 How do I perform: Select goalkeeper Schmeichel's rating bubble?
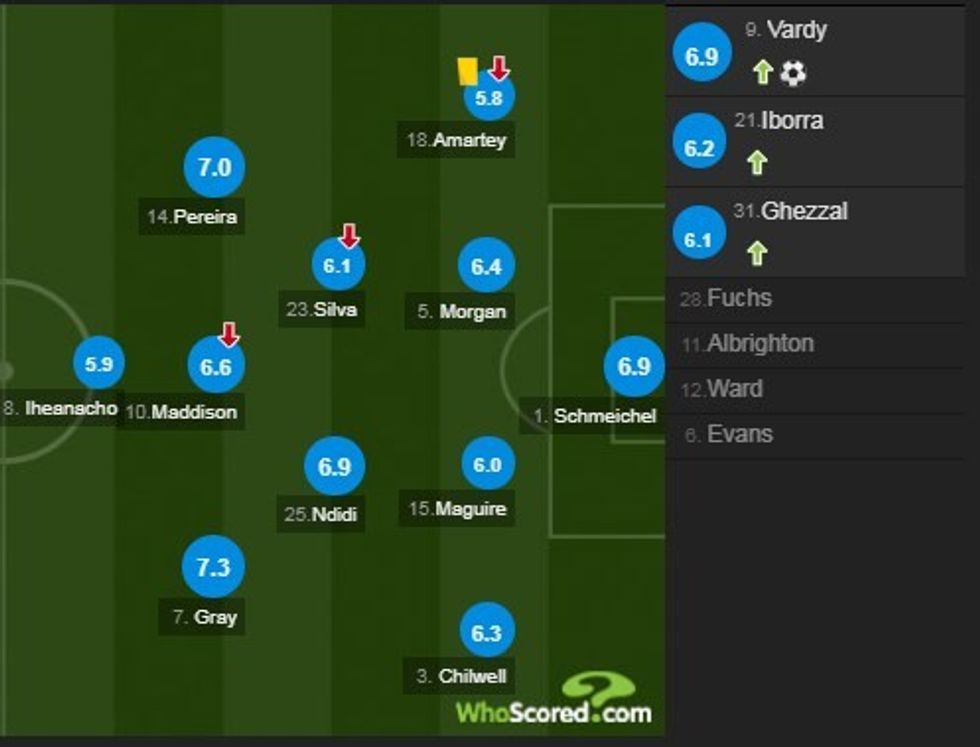(x=634, y=367)
